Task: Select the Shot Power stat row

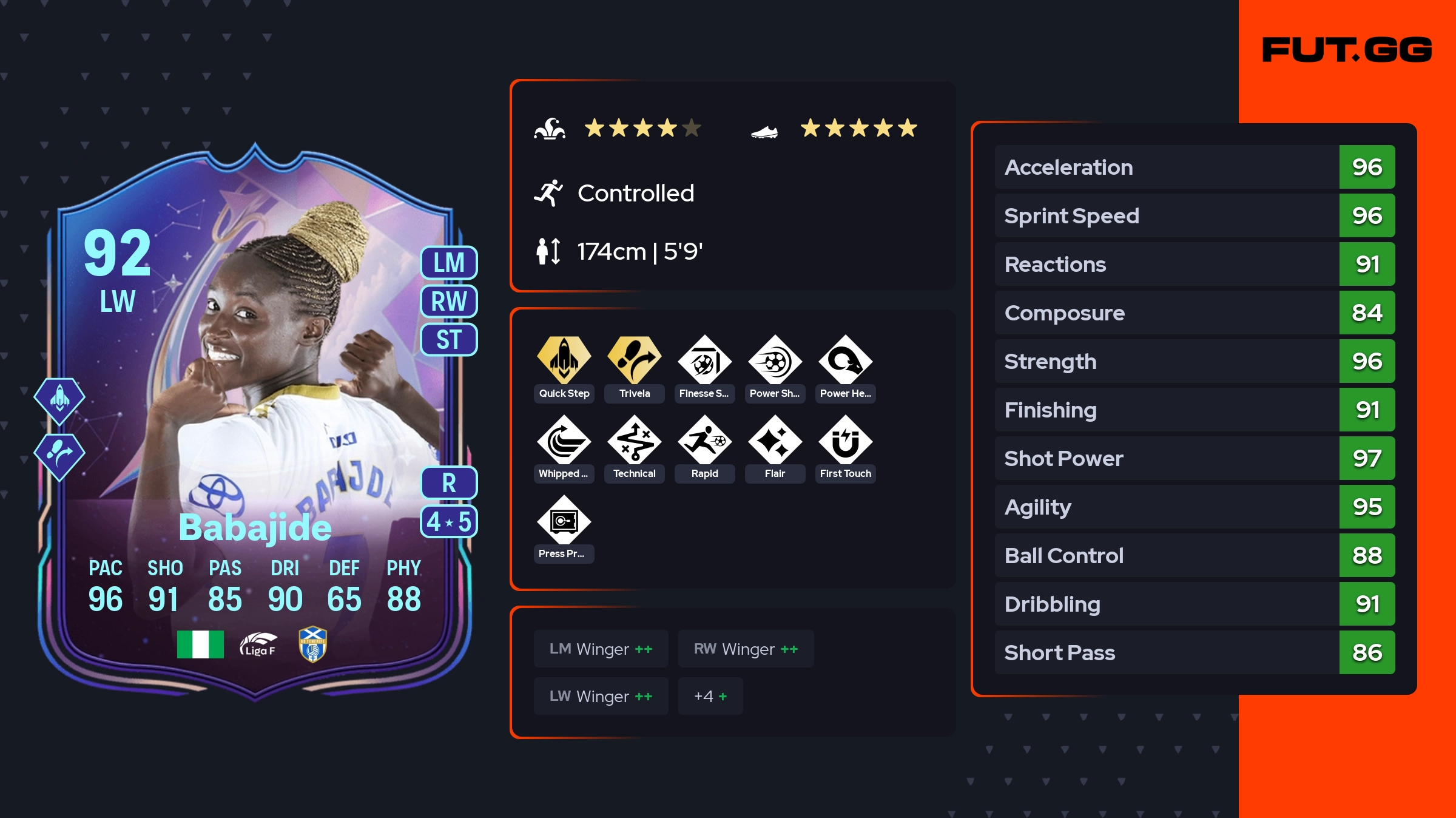Action: (x=1195, y=458)
